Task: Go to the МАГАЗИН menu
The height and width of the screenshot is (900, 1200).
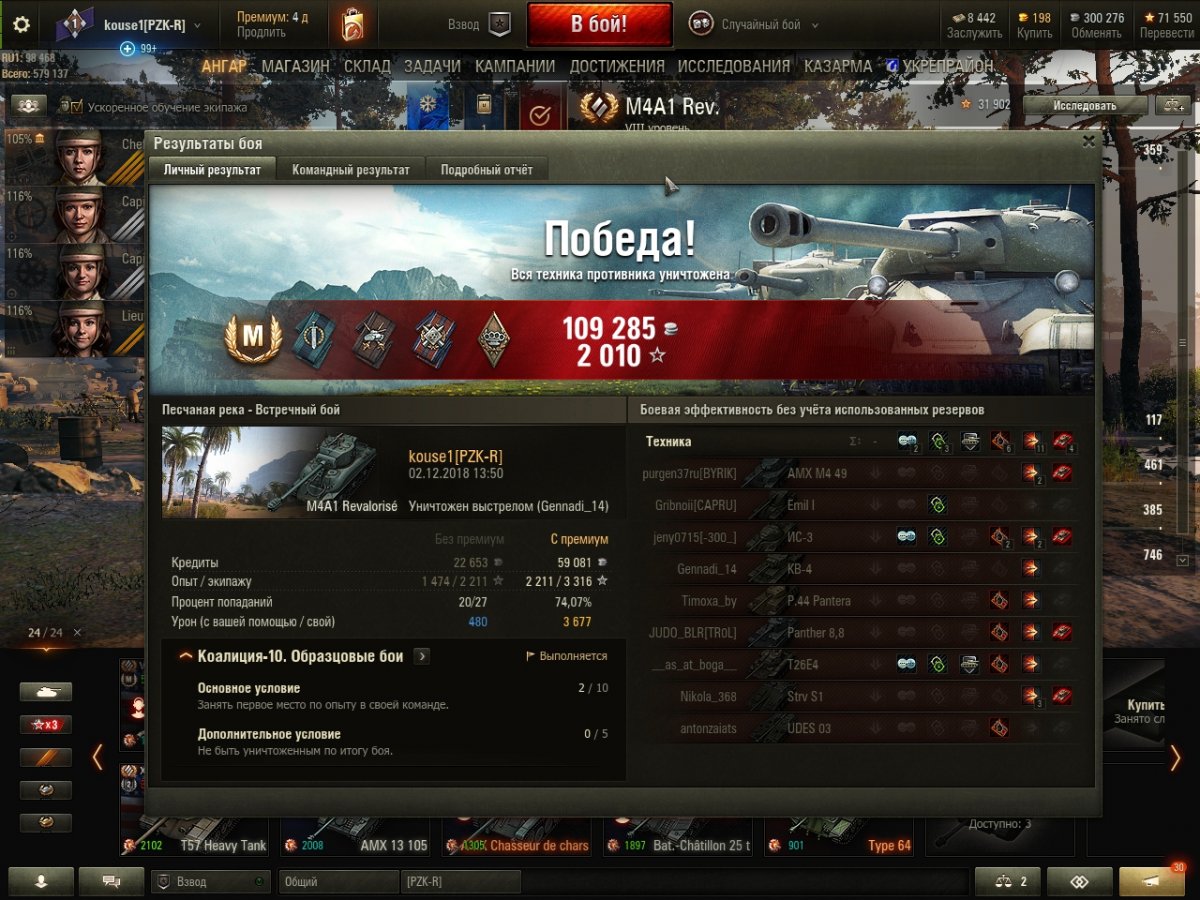Action: (x=295, y=66)
